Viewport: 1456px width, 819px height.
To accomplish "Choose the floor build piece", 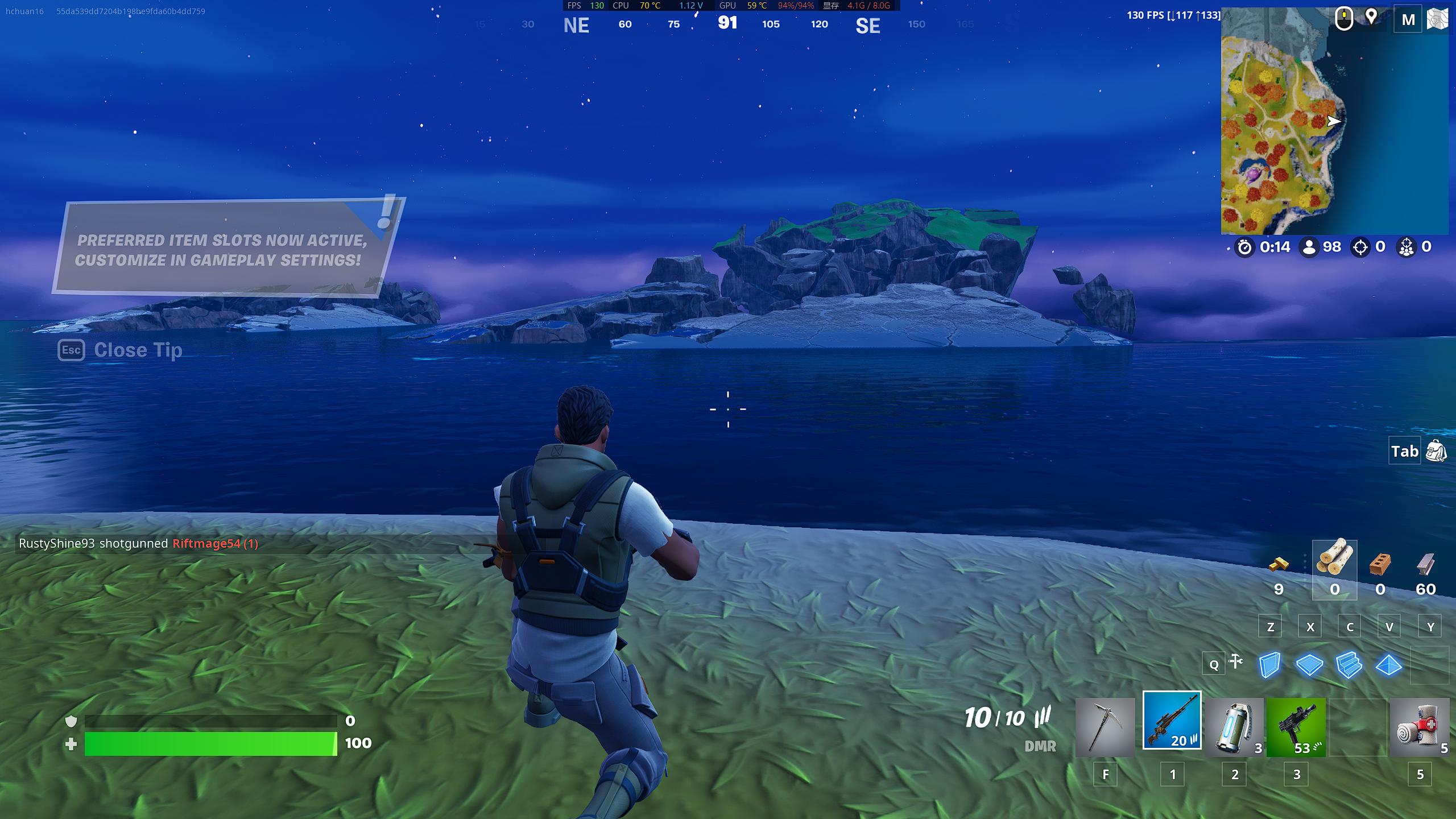I will pos(1309,665).
